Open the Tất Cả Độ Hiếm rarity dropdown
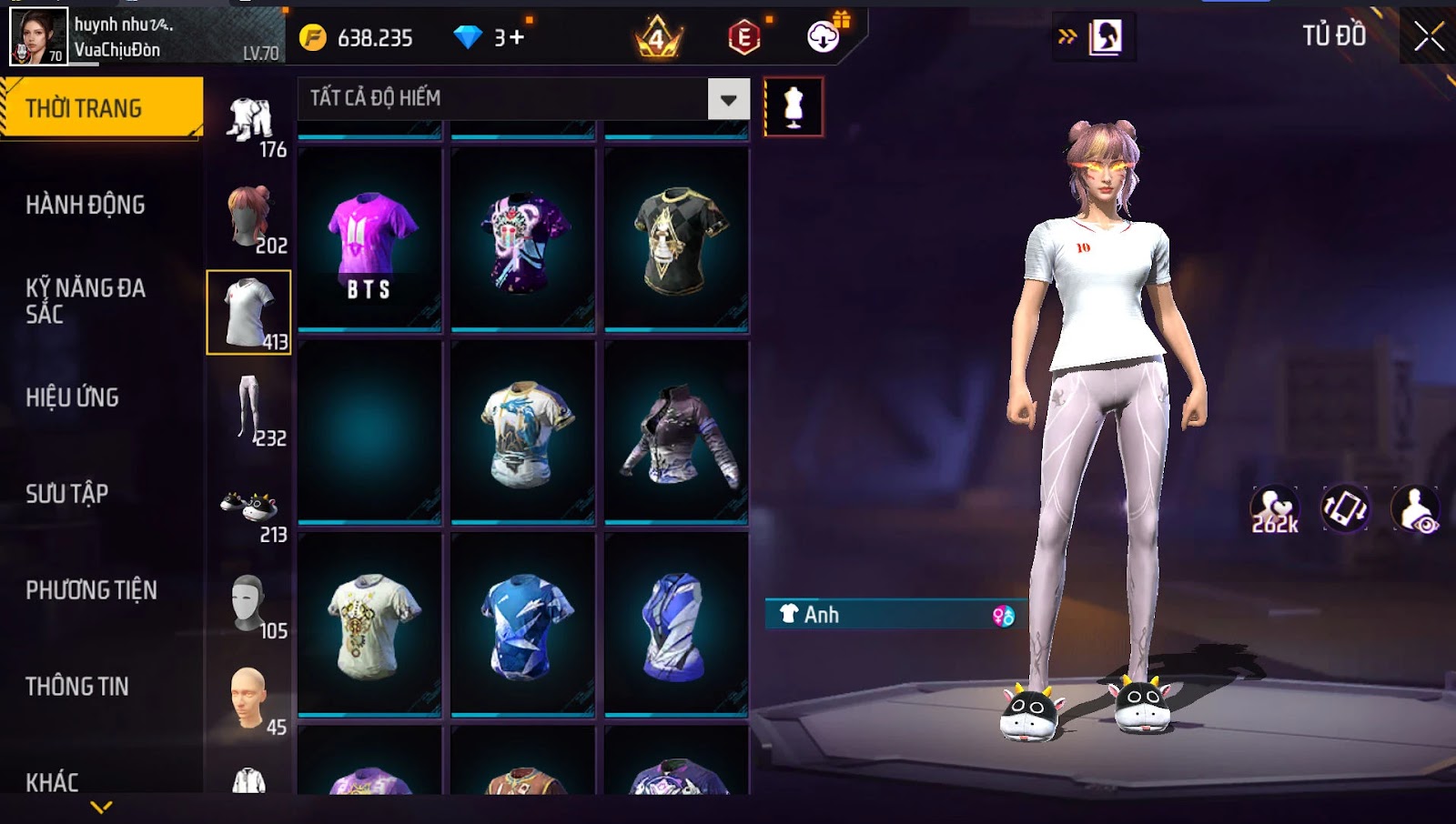This screenshot has height=824, width=1456. coord(728,99)
